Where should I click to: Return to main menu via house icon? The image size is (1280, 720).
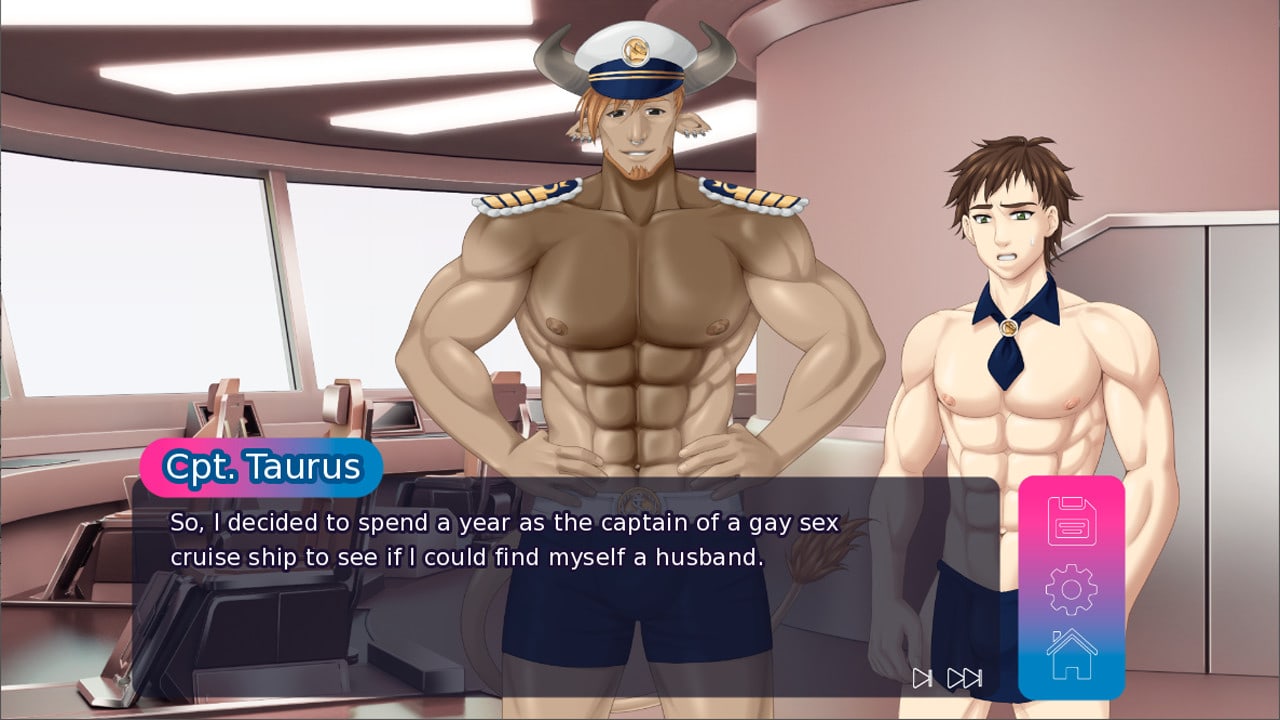click(x=1071, y=655)
